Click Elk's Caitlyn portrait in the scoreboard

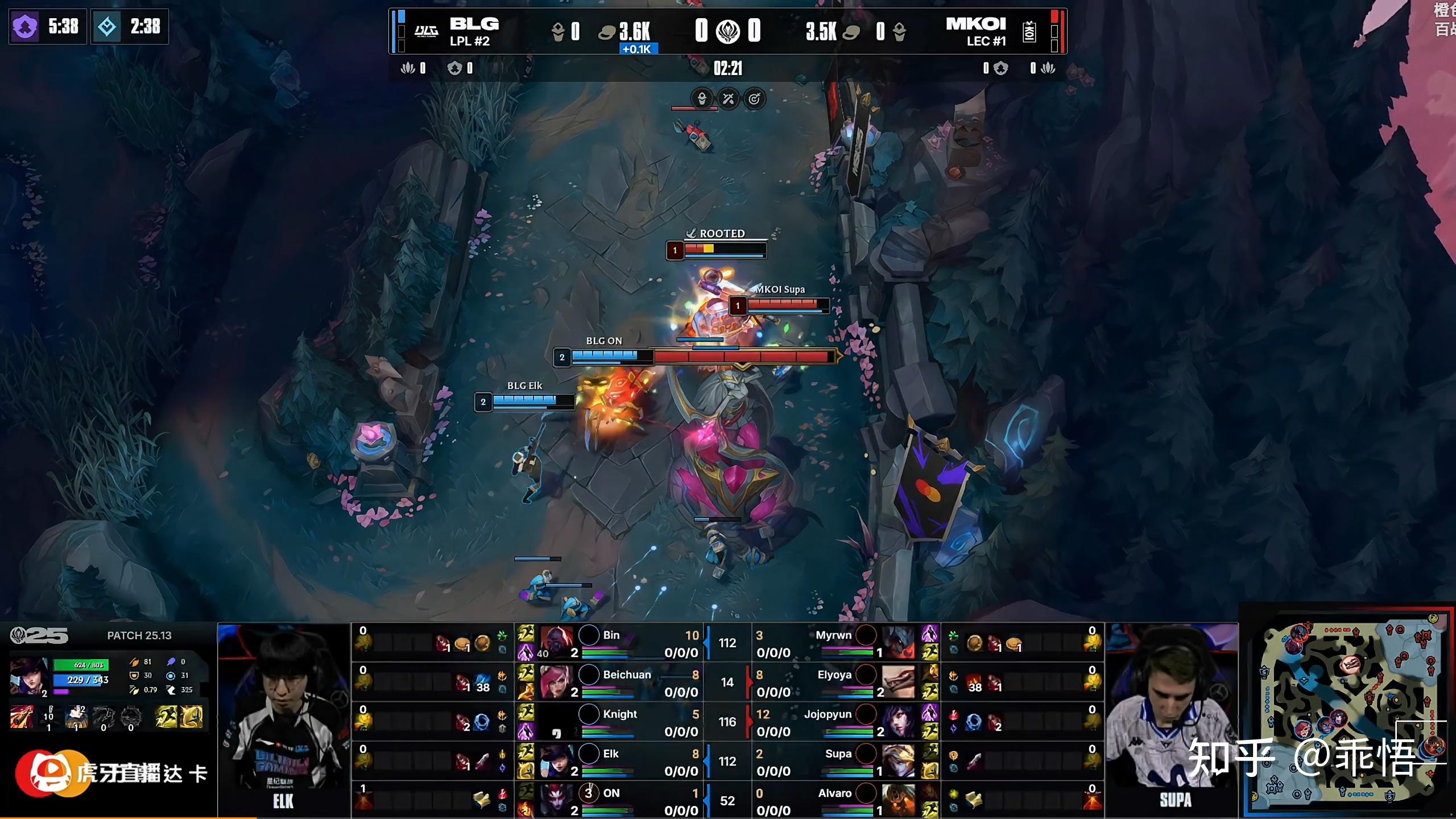pyautogui.click(x=556, y=760)
